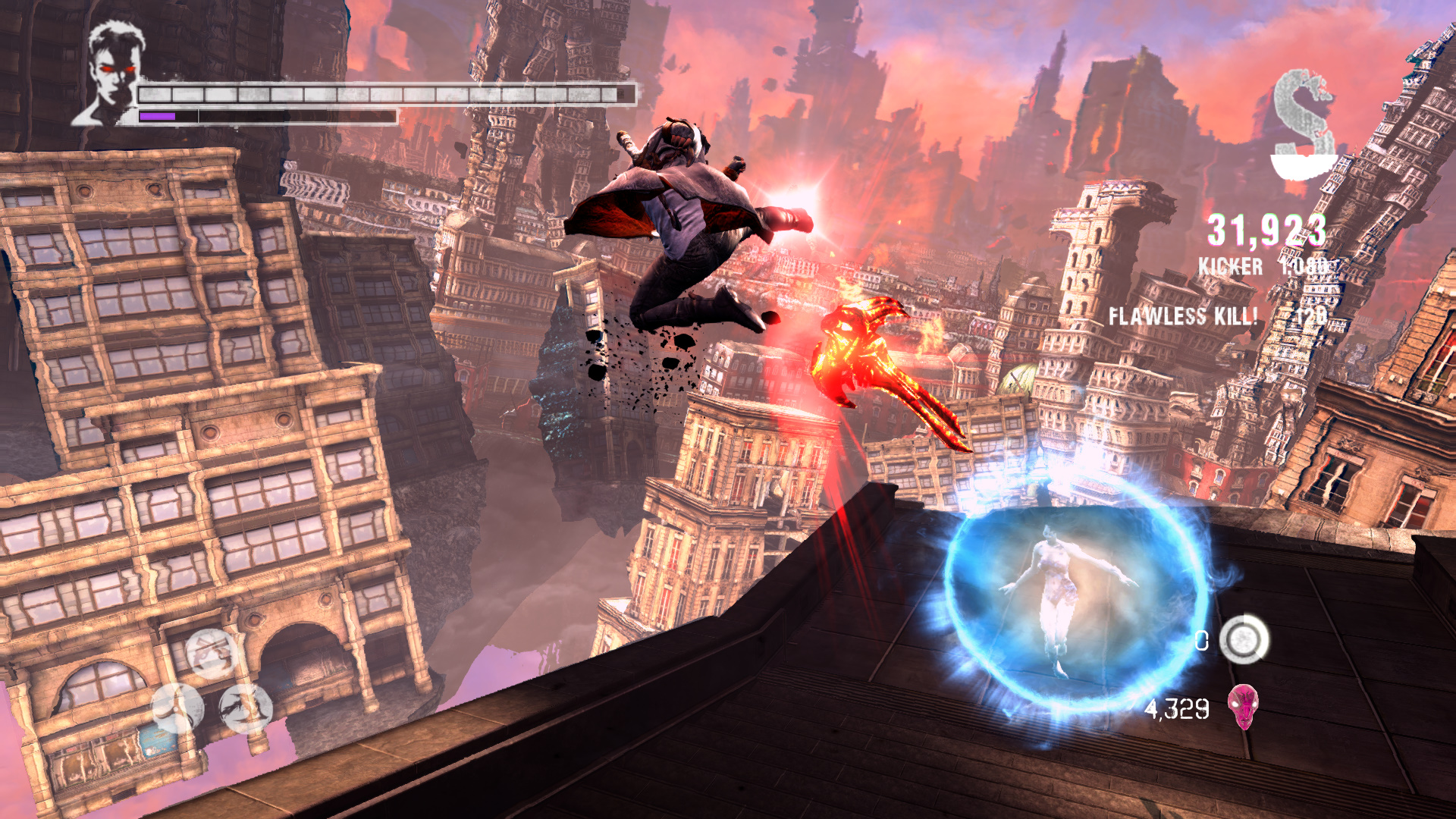Choose the axe weapon icon
The width and height of the screenshot is (1456, 819).
(177, 708)
